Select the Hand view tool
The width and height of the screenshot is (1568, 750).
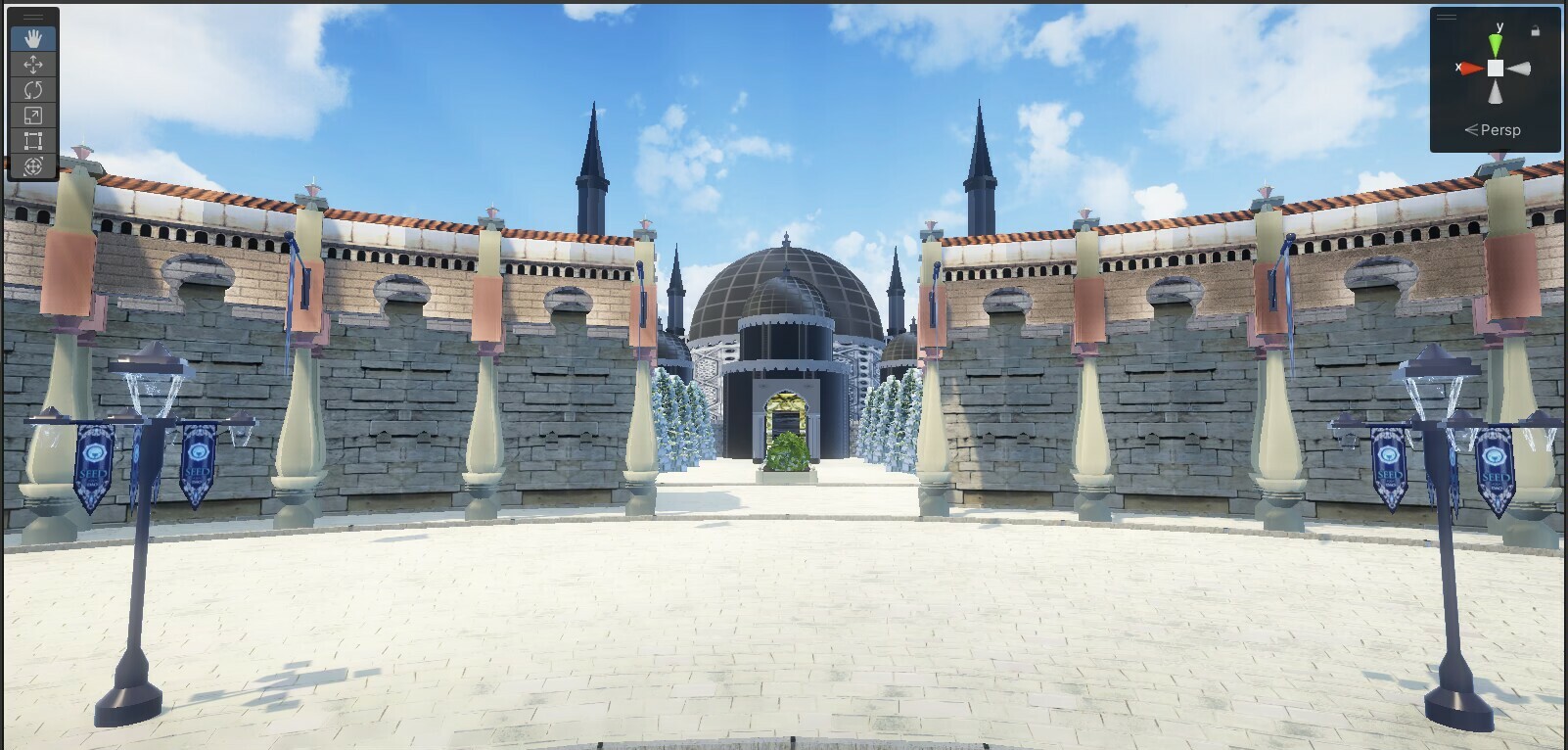tap(32, 39)
